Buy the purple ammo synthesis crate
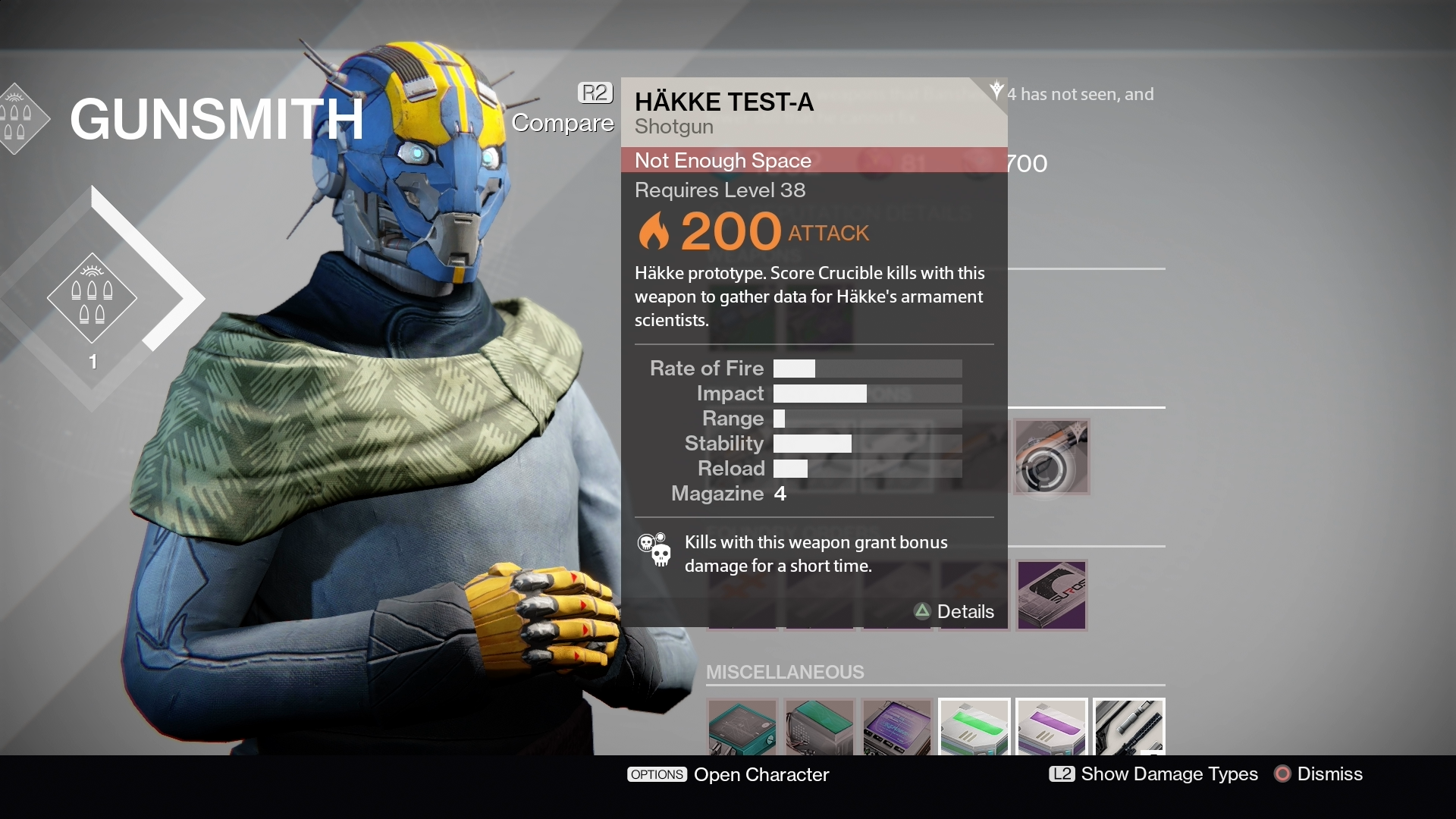This screenshot has height=819, width=1456. 1051,727
